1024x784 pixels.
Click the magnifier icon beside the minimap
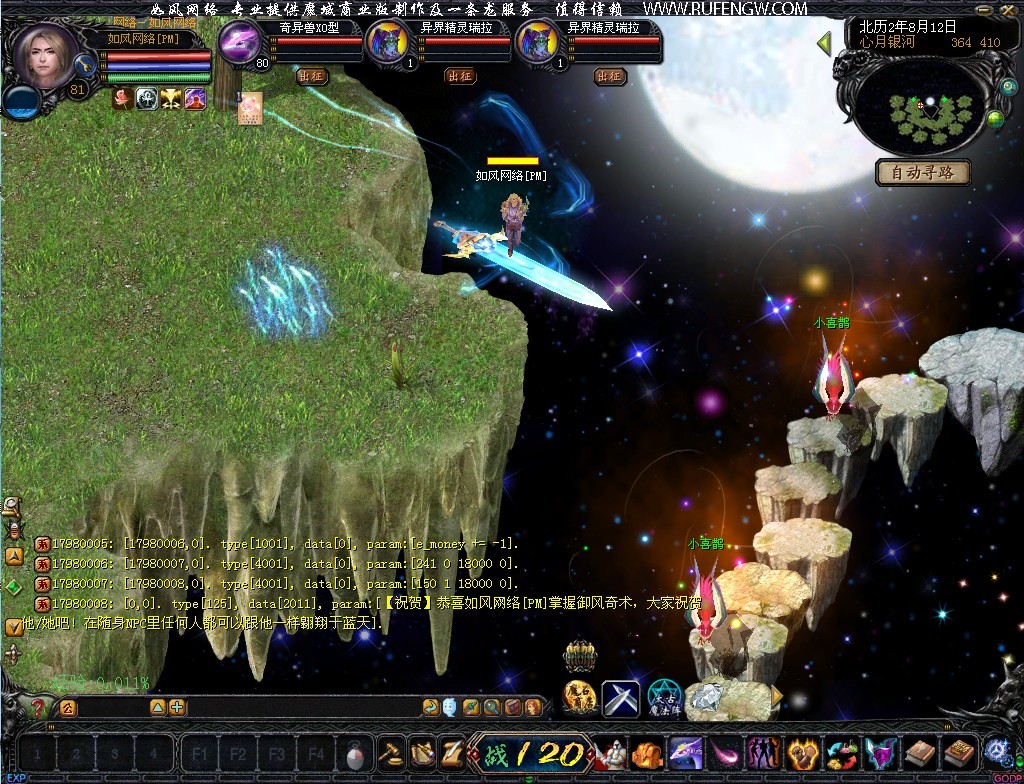(x=1007, y=87)
